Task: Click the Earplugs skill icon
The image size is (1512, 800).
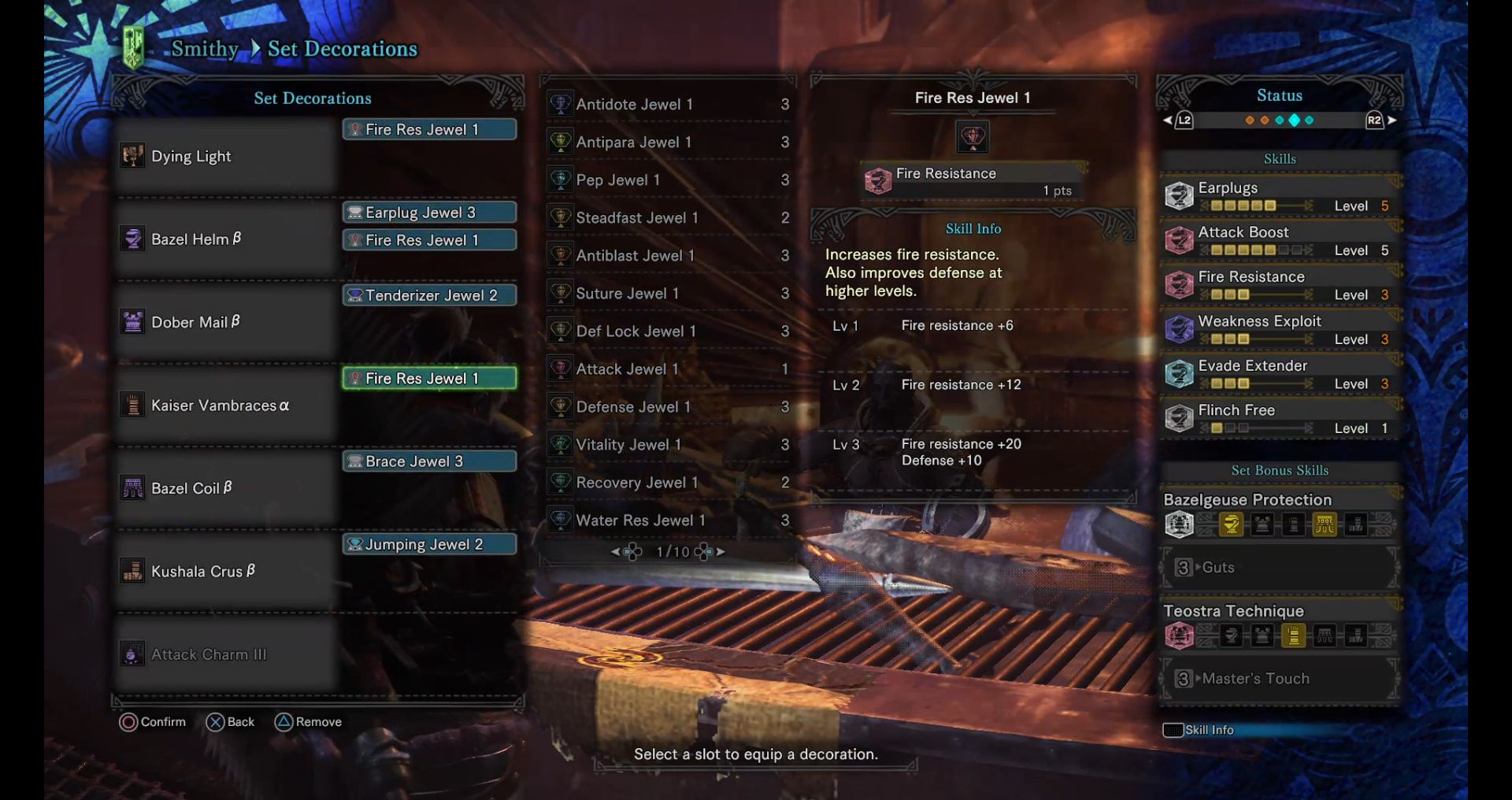Action: (1179, 194)
